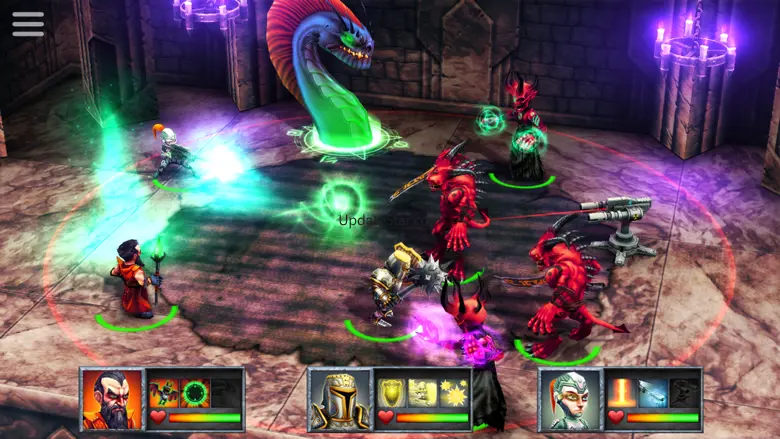Select the green-helmeted elf portrait
Screen dimensions: 780x439
coord(569,399)
